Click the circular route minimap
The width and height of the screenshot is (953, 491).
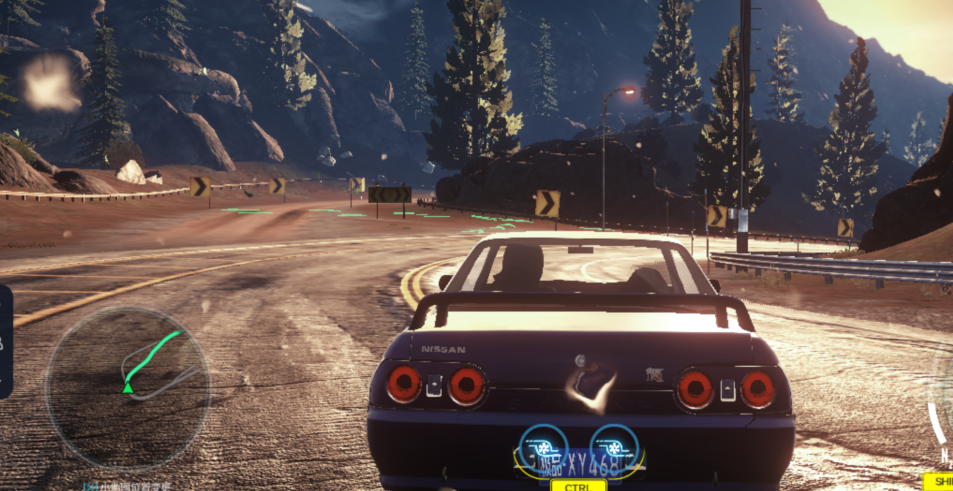point(128,374)
